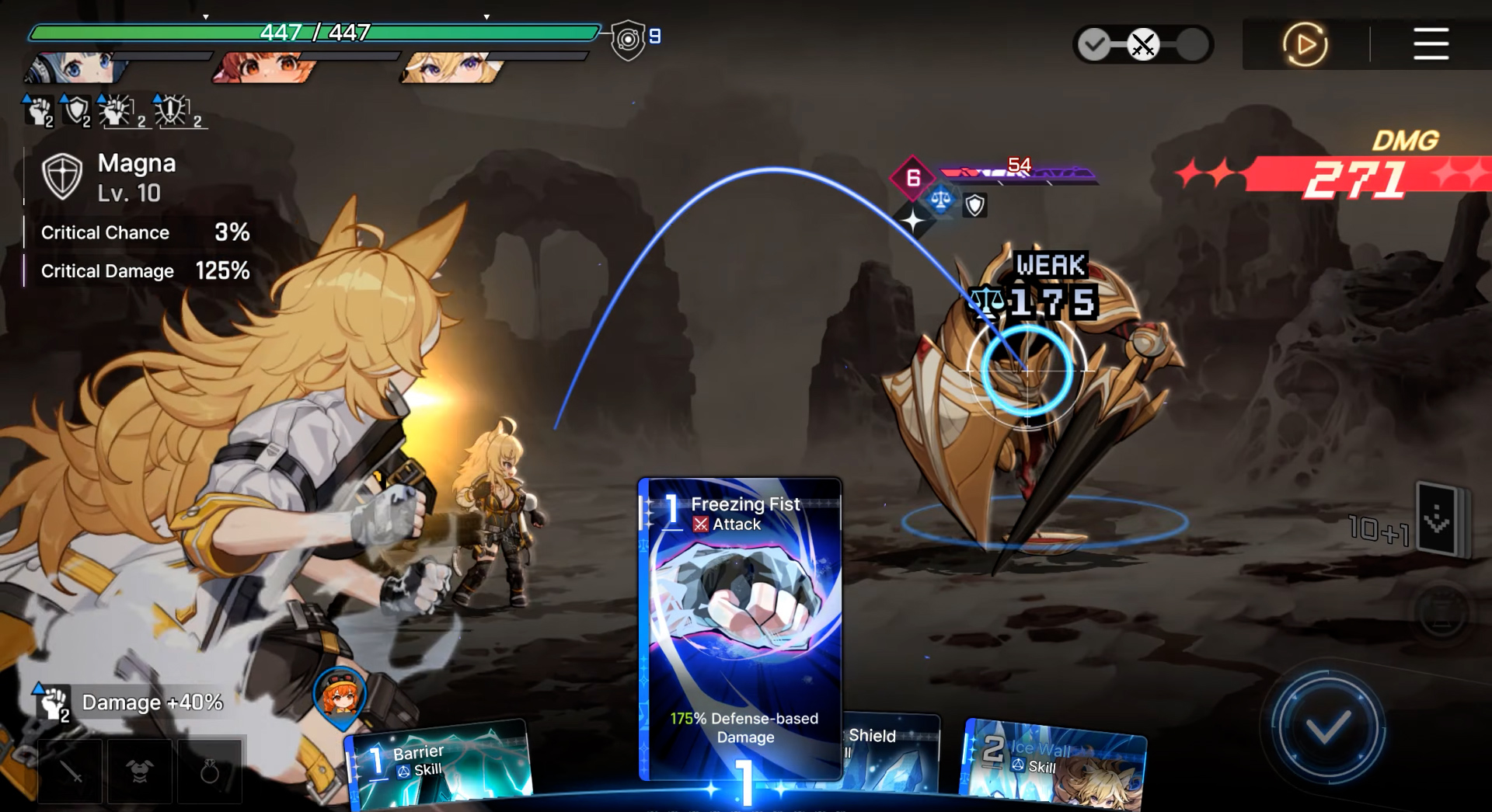The image size is (1492, 812).
Task: Tap the team shield counter icon
Action: point(628,39)
